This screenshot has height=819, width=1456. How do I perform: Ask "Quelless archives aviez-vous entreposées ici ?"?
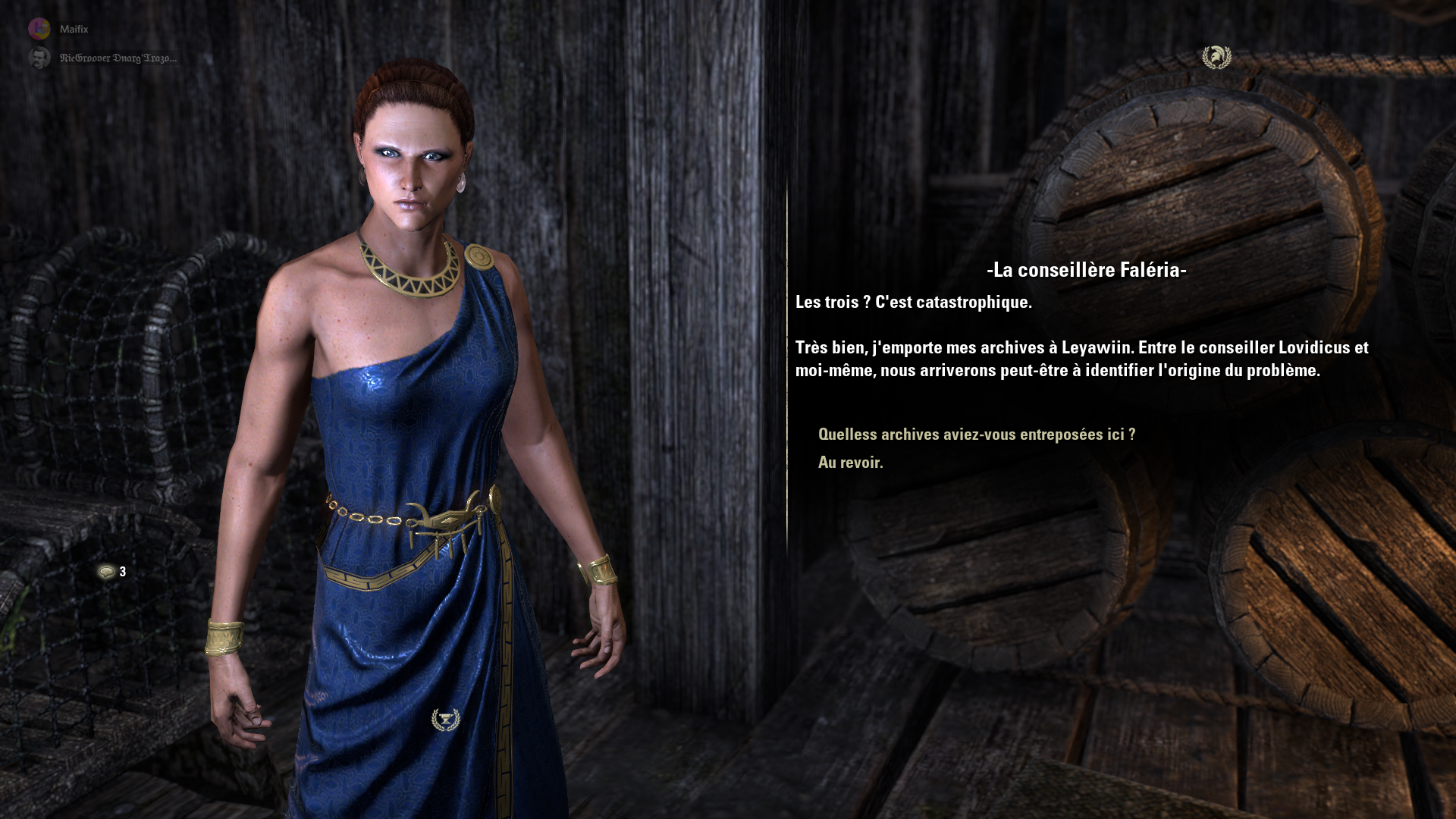pyautogui.click(x=976, y=435)
